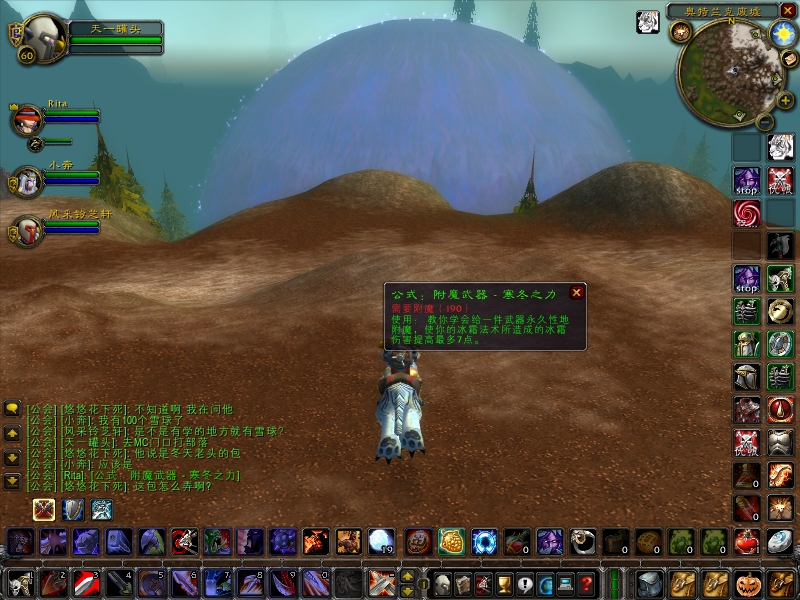Image resolution: width=800 pixels, height=600 pixels.
Task: Close the enchant formula tooltip
Action: 576,293
